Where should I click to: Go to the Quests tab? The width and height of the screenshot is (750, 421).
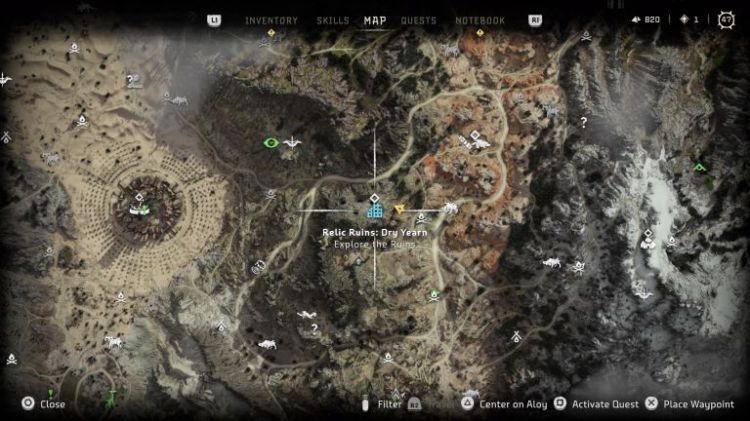[x=418, y=20]
